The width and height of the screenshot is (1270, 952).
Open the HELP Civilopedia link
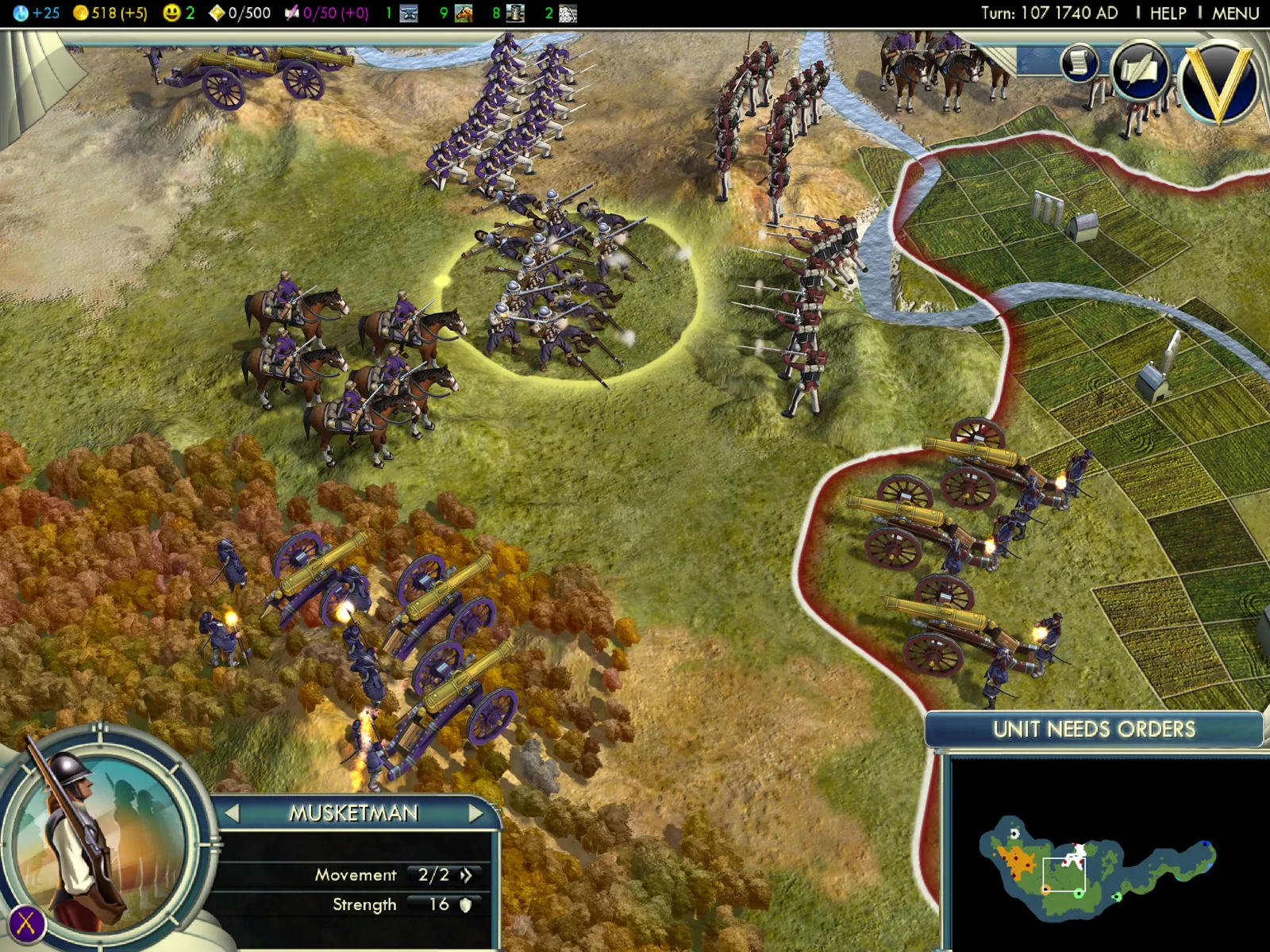point(1168,13)
